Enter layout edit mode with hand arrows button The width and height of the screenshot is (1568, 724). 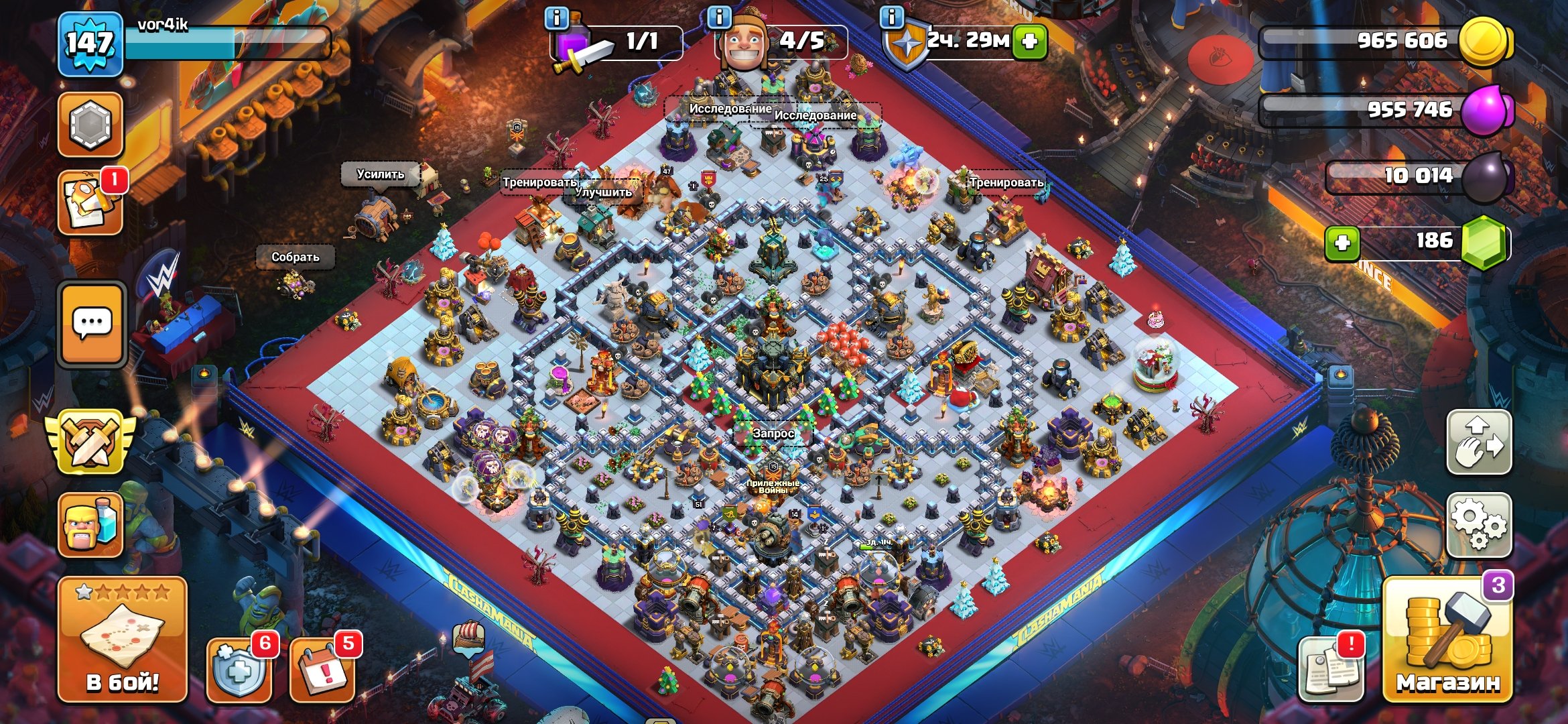tap(1479, 442)
